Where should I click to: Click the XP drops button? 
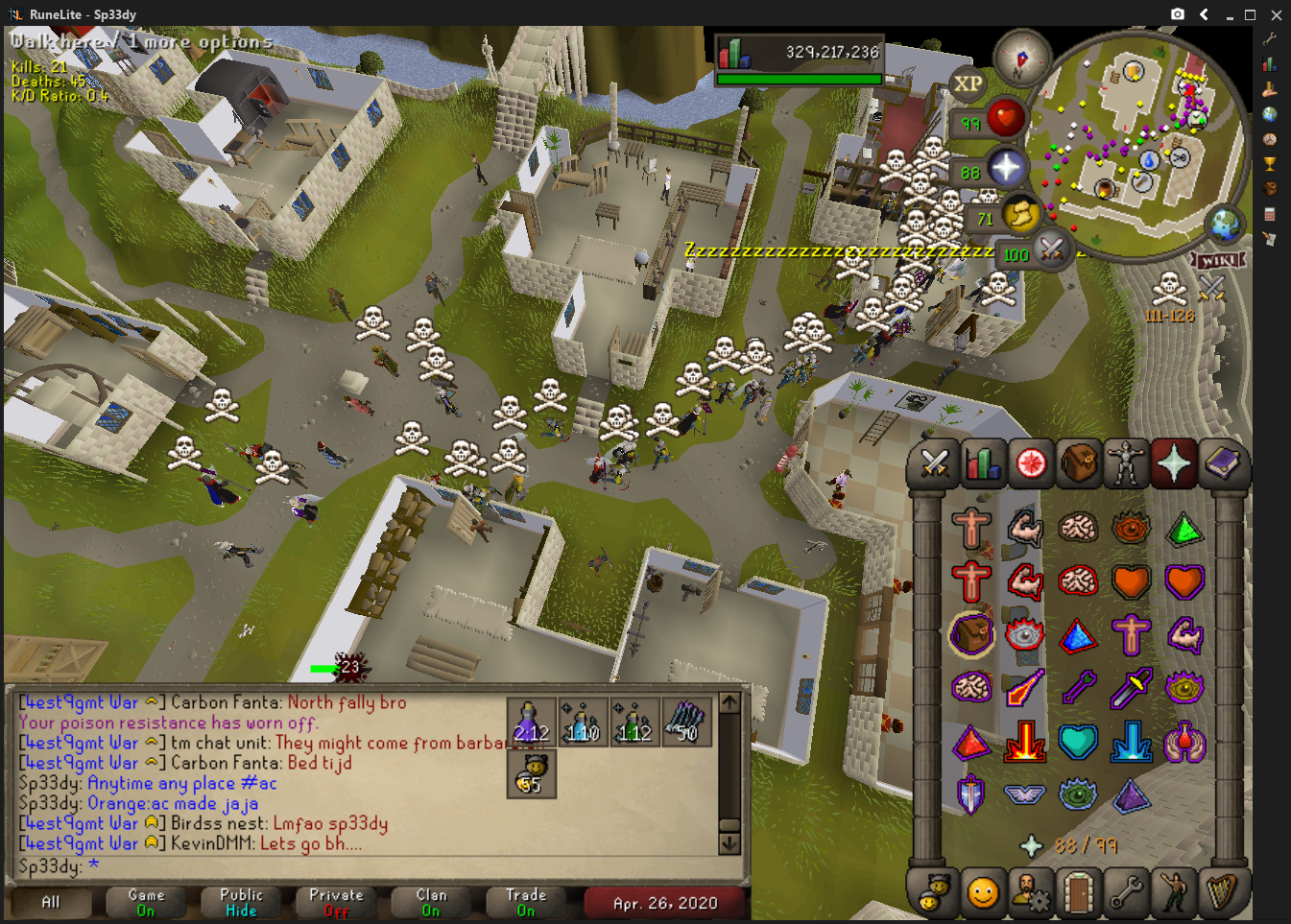click(967, 84)
